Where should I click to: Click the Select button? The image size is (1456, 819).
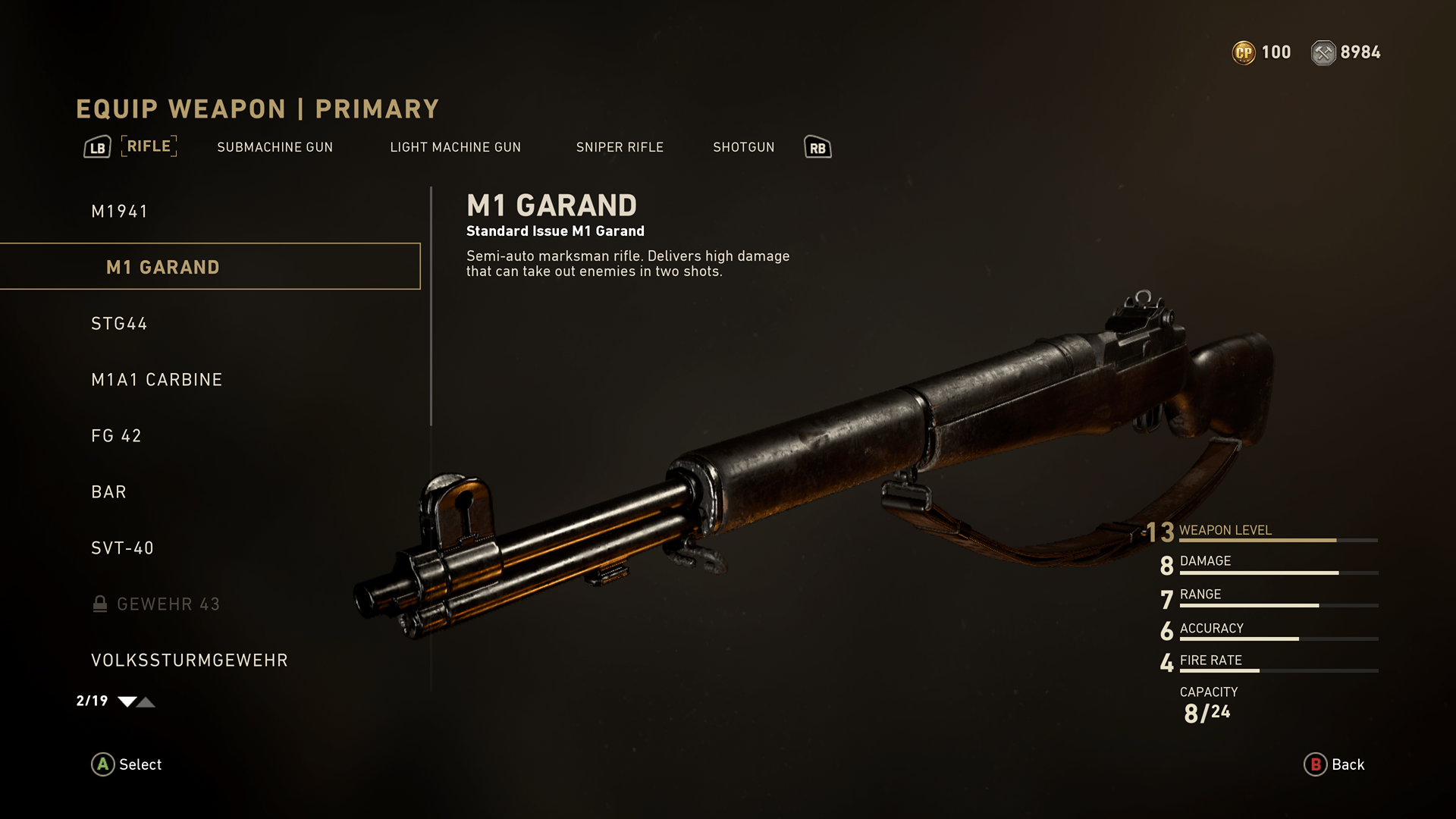(127, 764)
